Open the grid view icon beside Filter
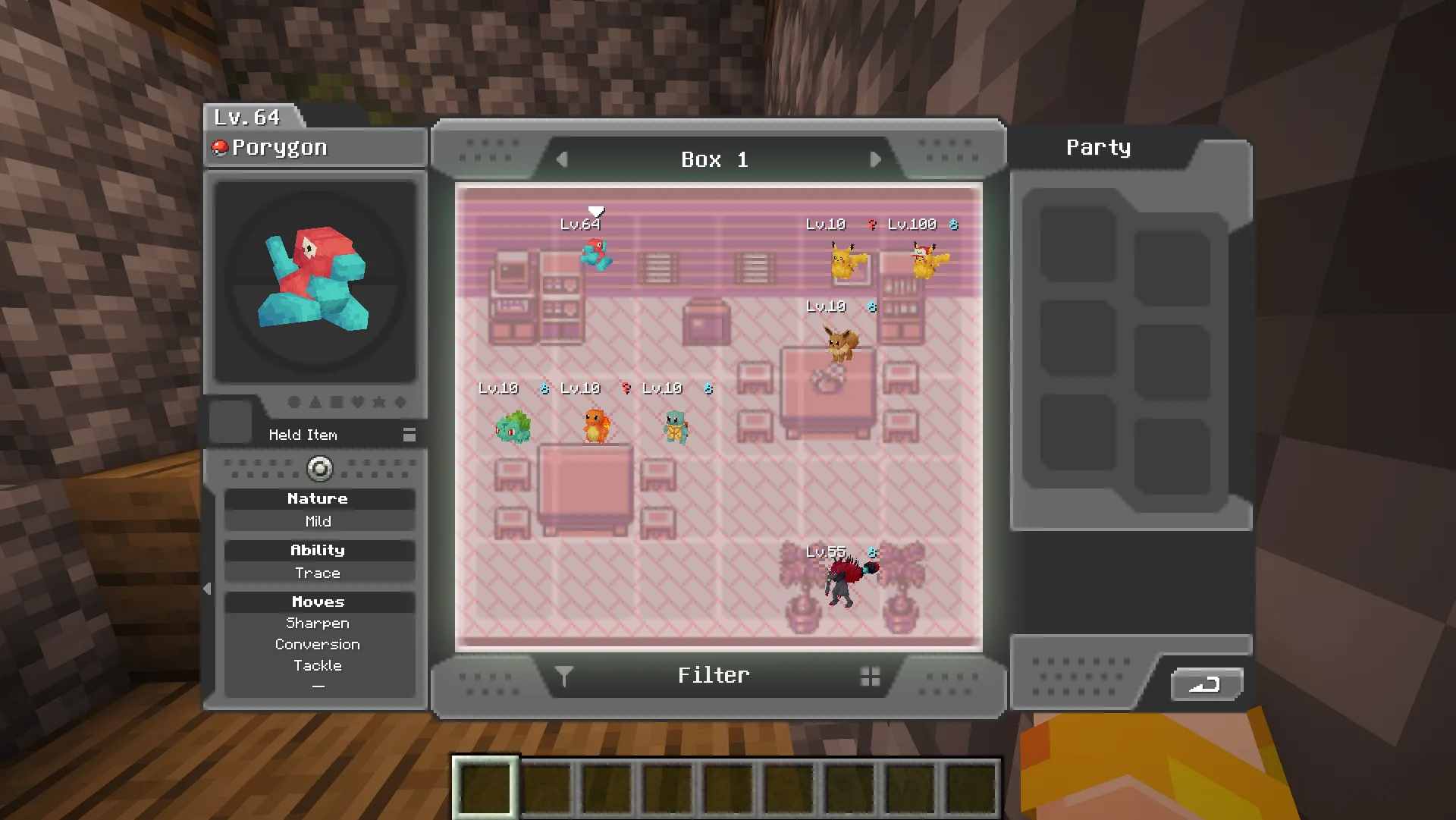The height and width of the screenshot is (820, 1456). (871, 677)
